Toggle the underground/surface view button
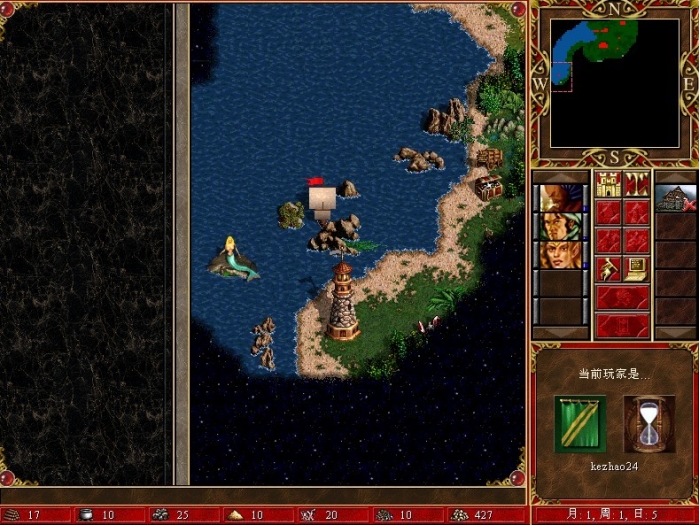The image size is (699, 525). pos(636,184)
